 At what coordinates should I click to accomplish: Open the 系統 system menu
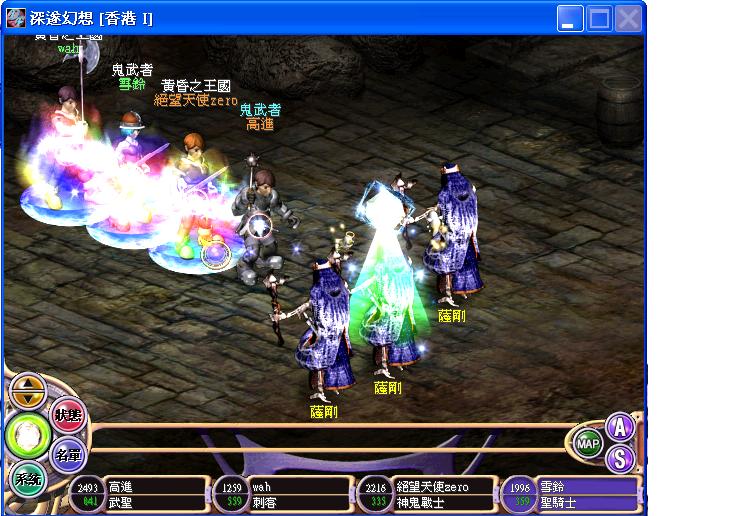coord(27,479)
